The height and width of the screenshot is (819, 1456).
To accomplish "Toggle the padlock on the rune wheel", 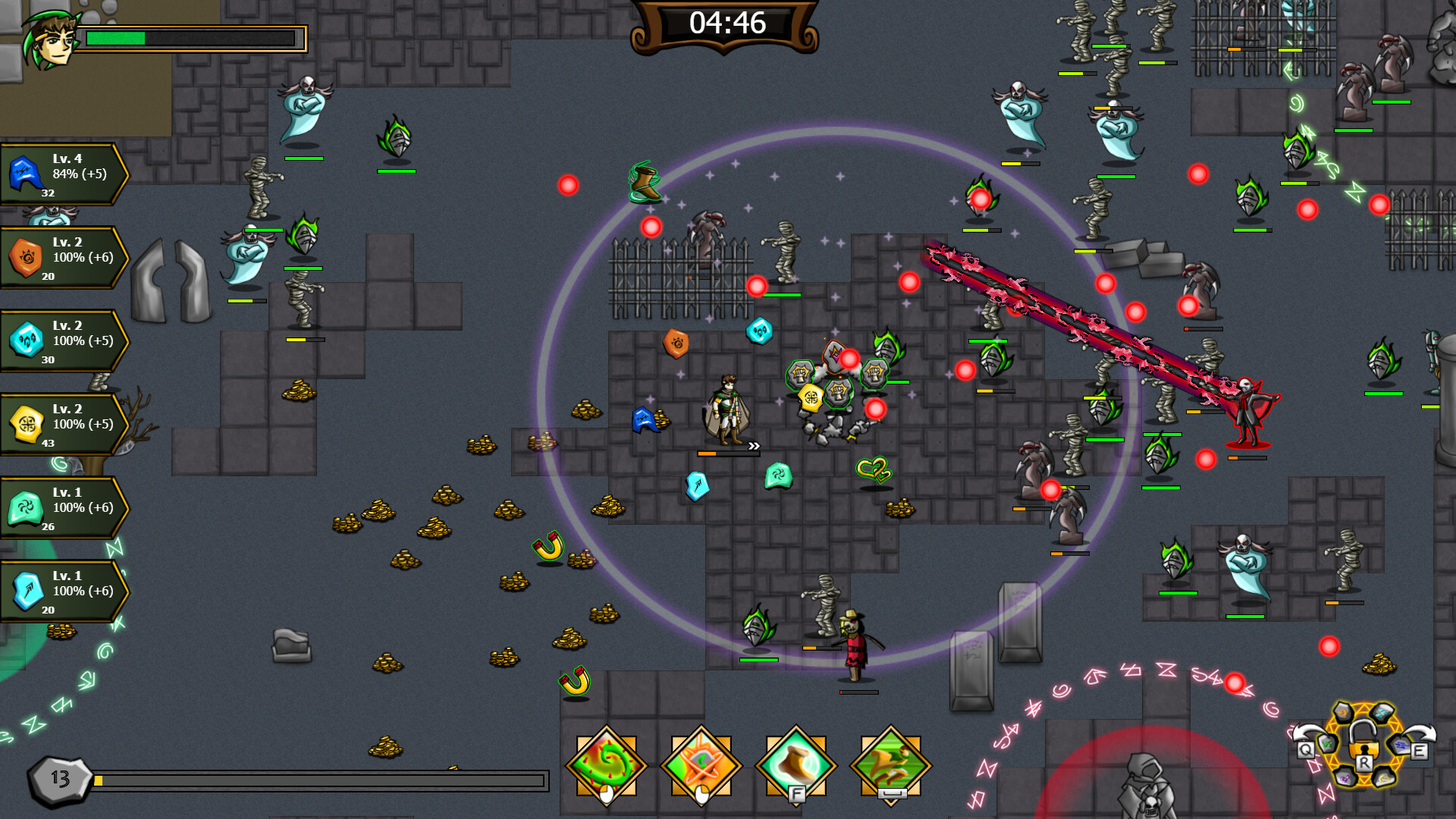I will [x=1363, y=745].
